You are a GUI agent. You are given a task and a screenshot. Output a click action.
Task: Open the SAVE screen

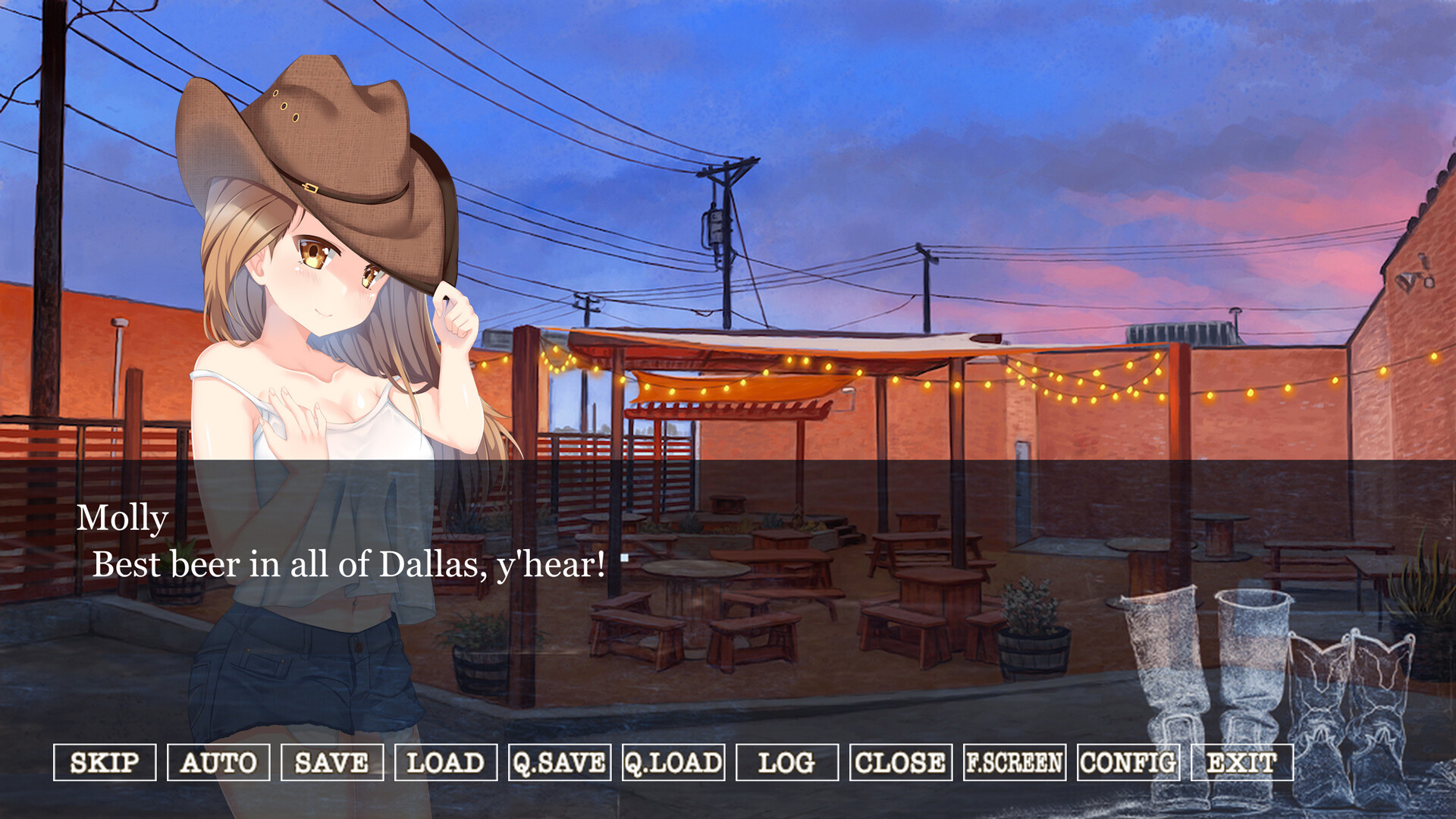coord(331,764)
